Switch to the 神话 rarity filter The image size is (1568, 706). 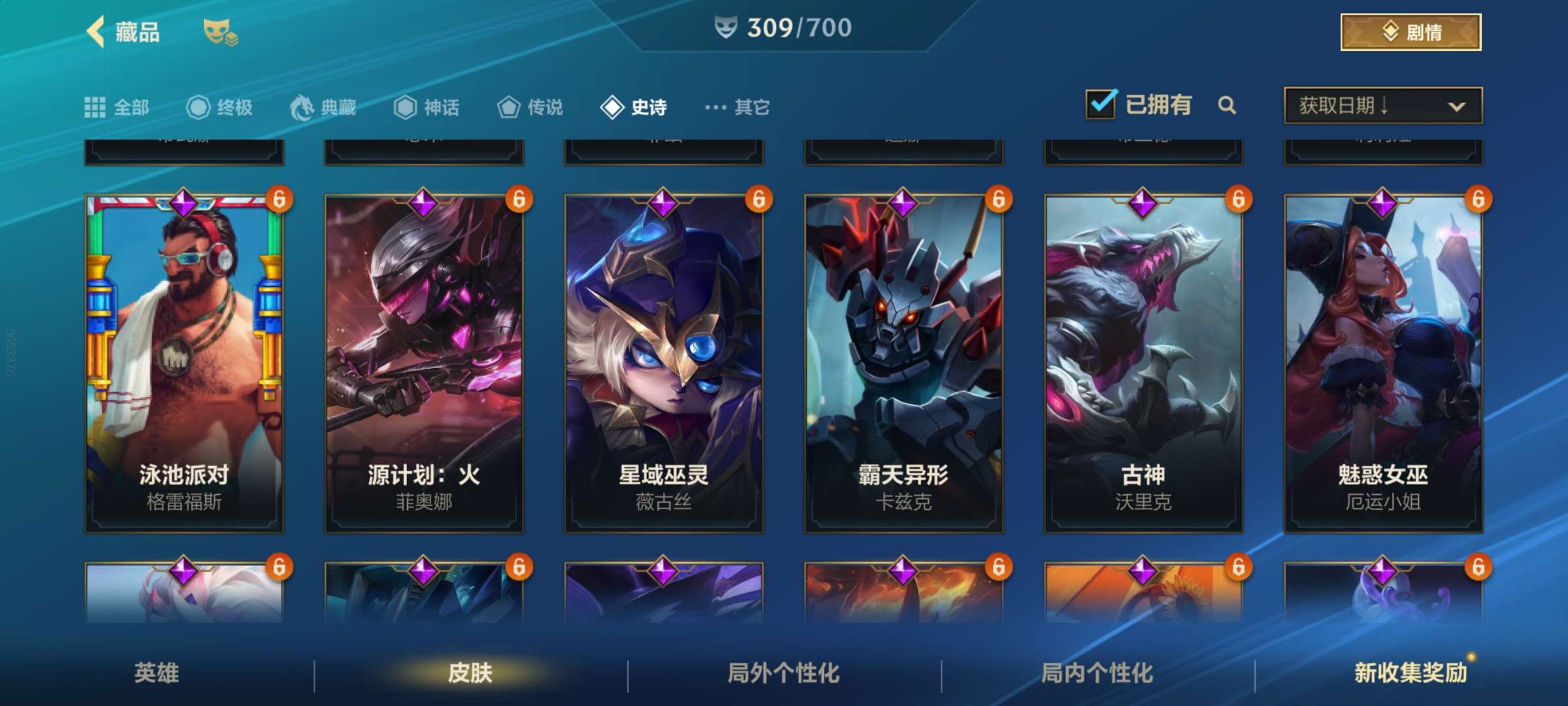point(427,107)
